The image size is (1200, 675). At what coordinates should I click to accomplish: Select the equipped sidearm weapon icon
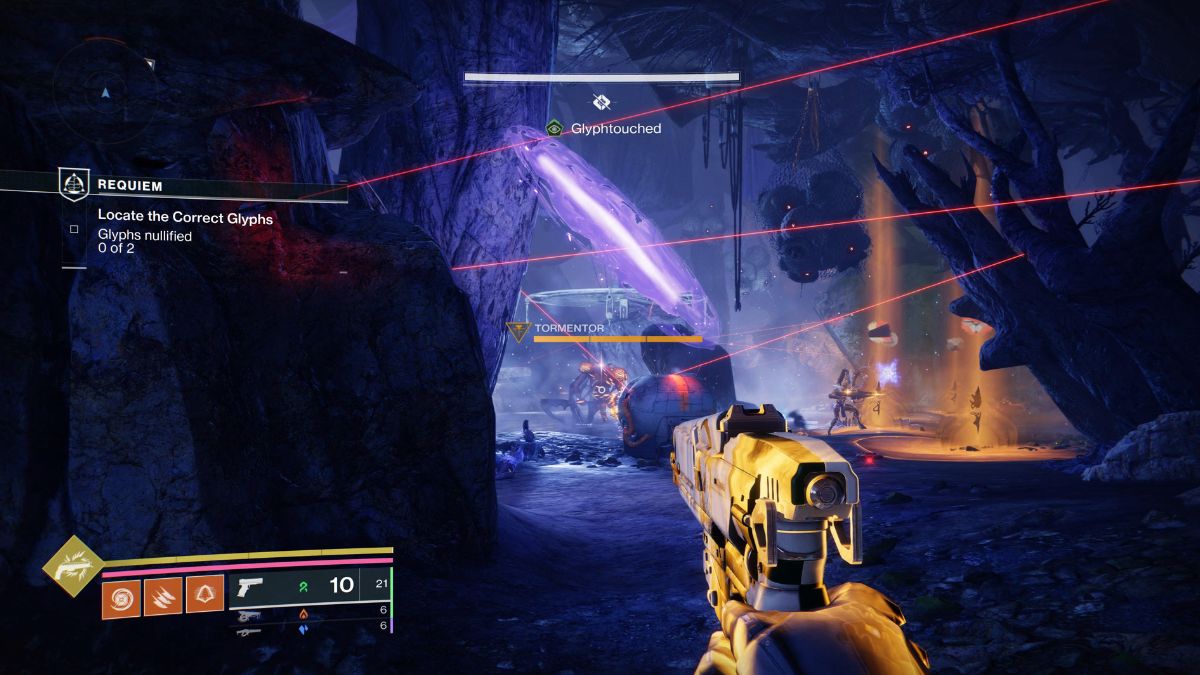pyautogui.click(x=250, y=586)
